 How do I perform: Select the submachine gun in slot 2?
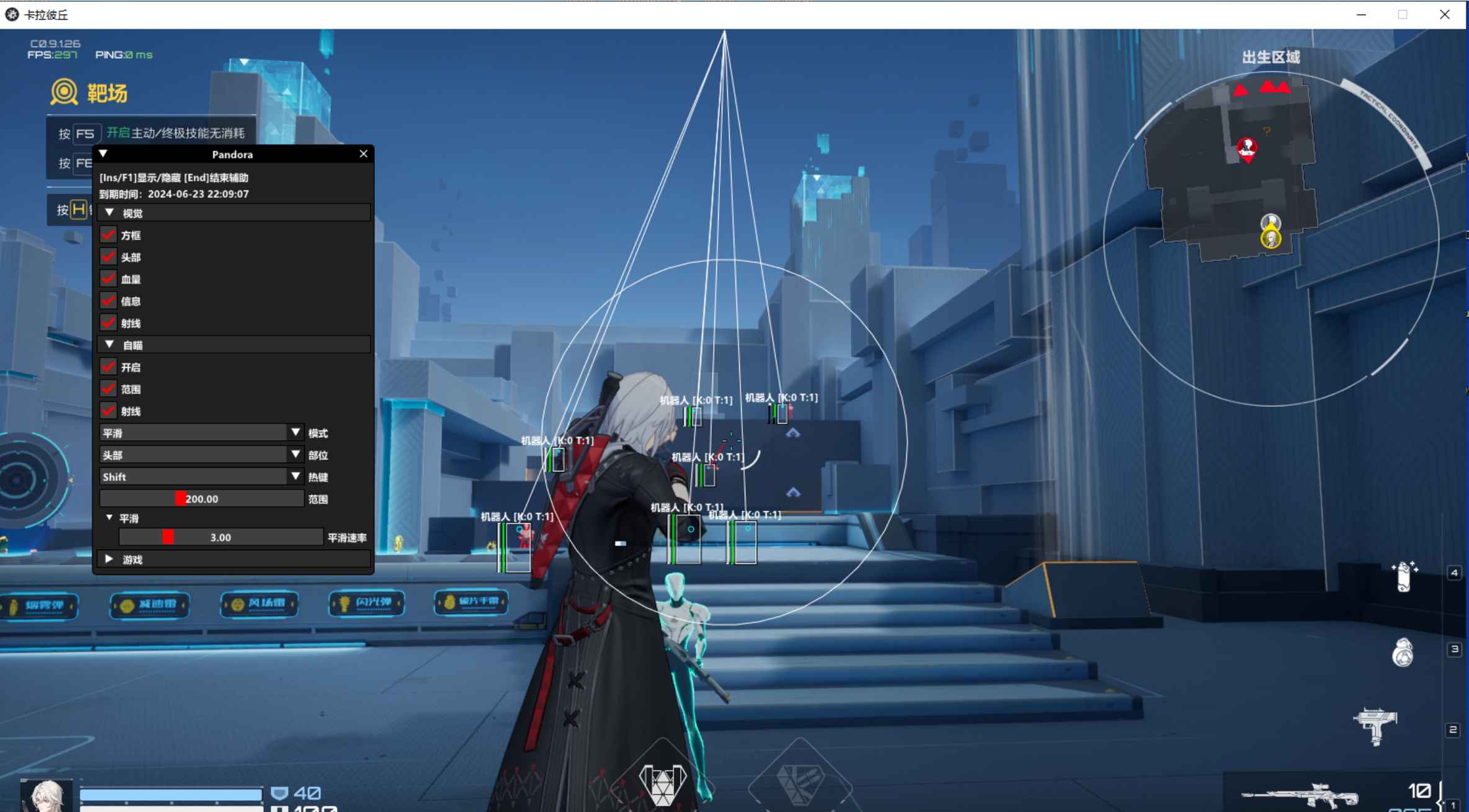click(1376, 726)
